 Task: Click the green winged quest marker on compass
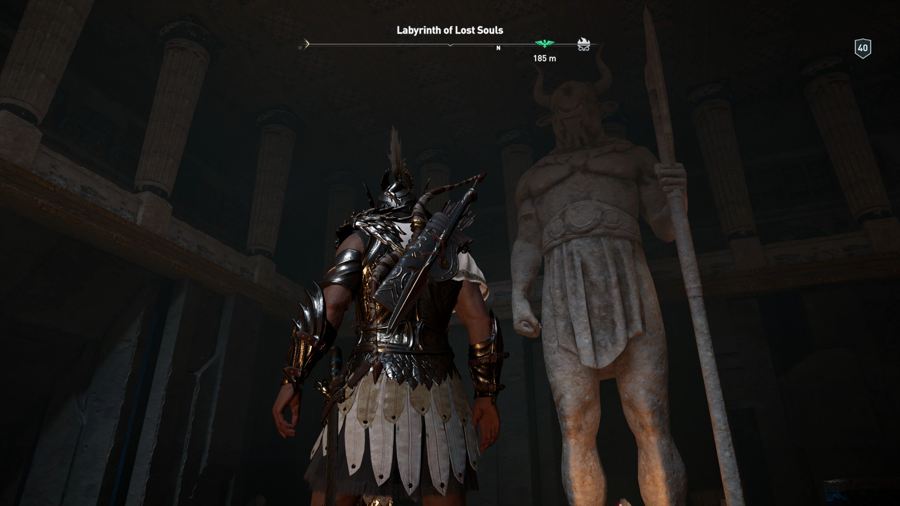click(544, 44)
